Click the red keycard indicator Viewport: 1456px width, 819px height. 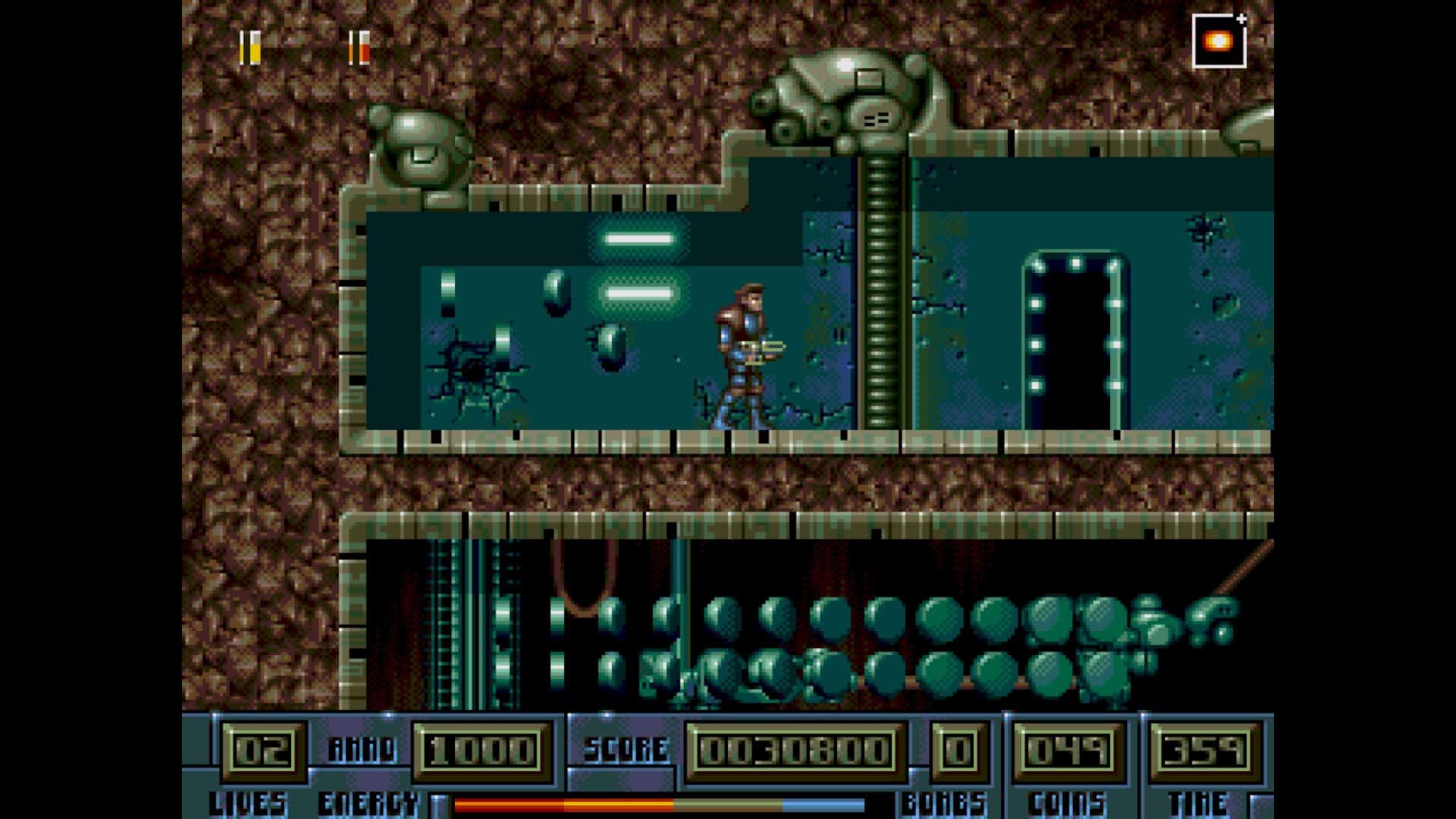coord(359,47)
